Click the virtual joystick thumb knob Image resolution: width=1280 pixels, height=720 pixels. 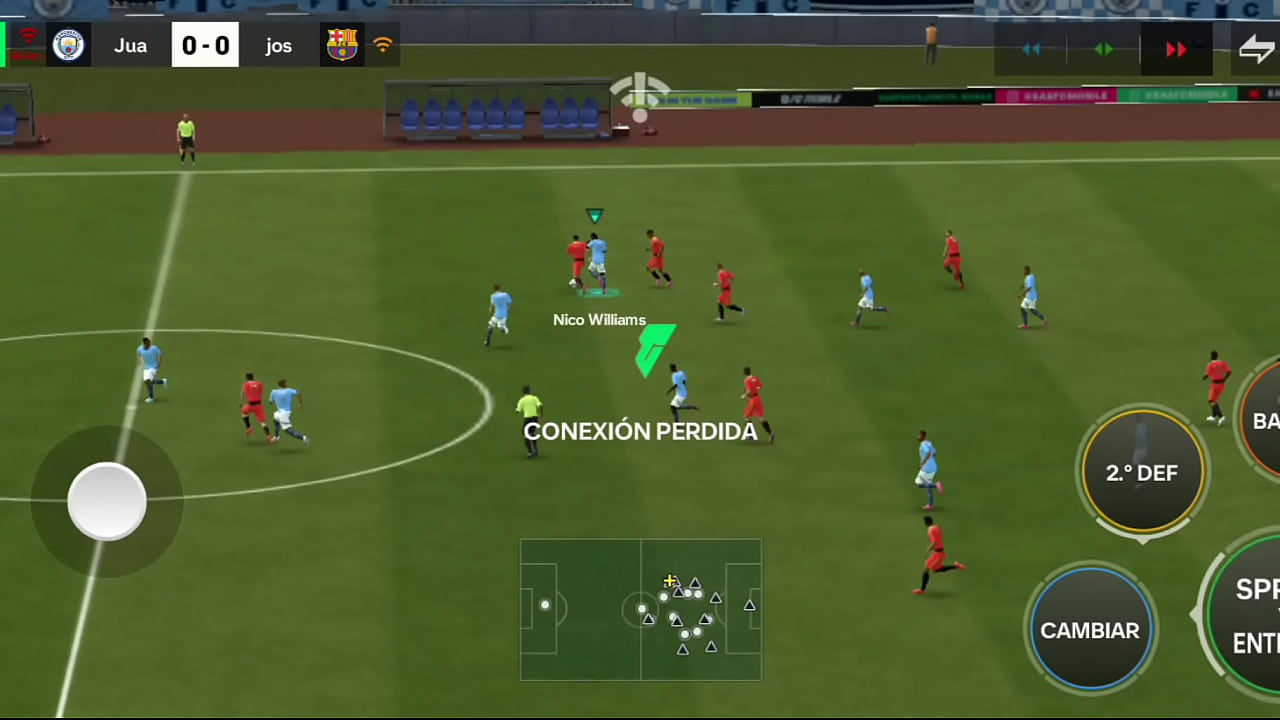pos(107,501)
